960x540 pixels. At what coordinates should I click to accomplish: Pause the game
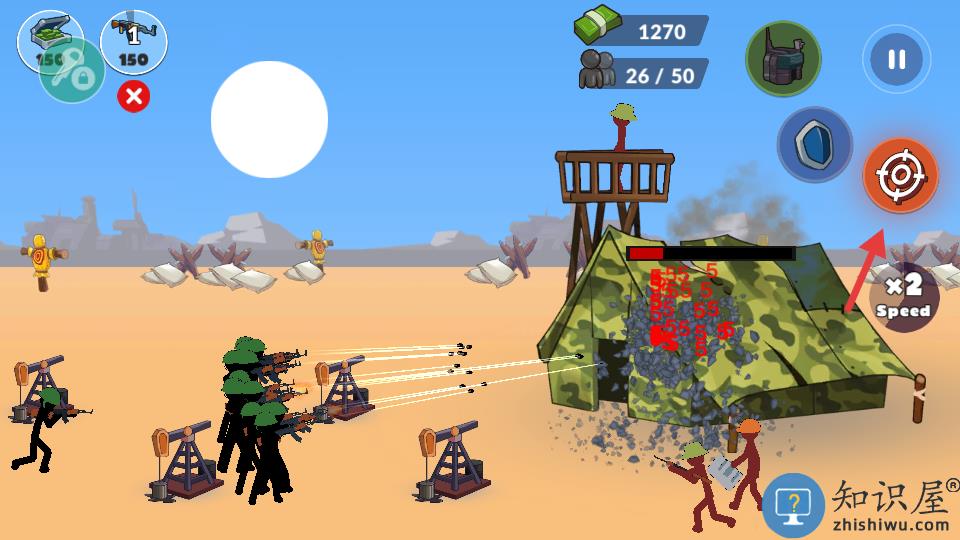pos(896,60)
